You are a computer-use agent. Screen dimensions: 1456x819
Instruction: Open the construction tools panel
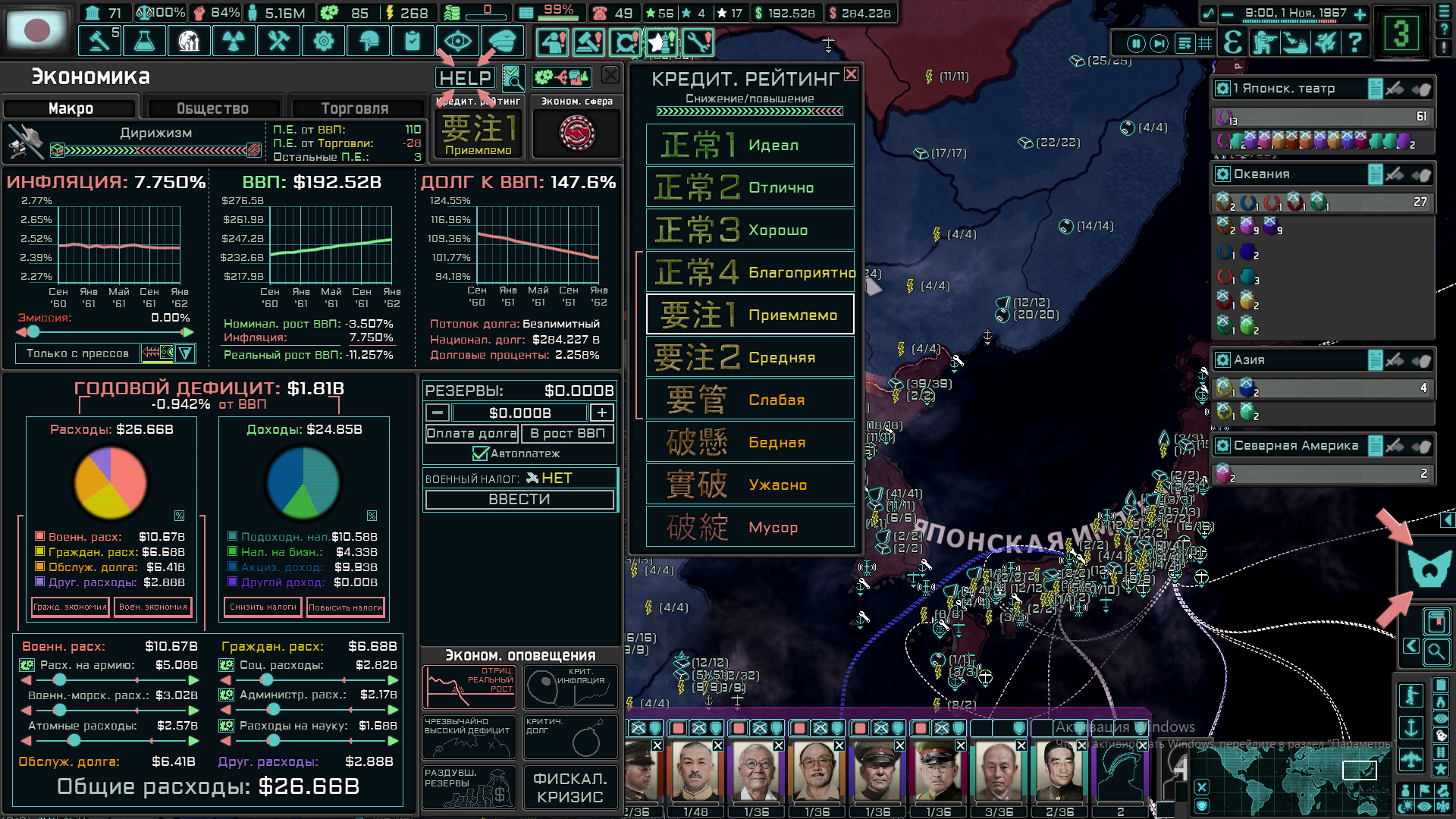278,40
